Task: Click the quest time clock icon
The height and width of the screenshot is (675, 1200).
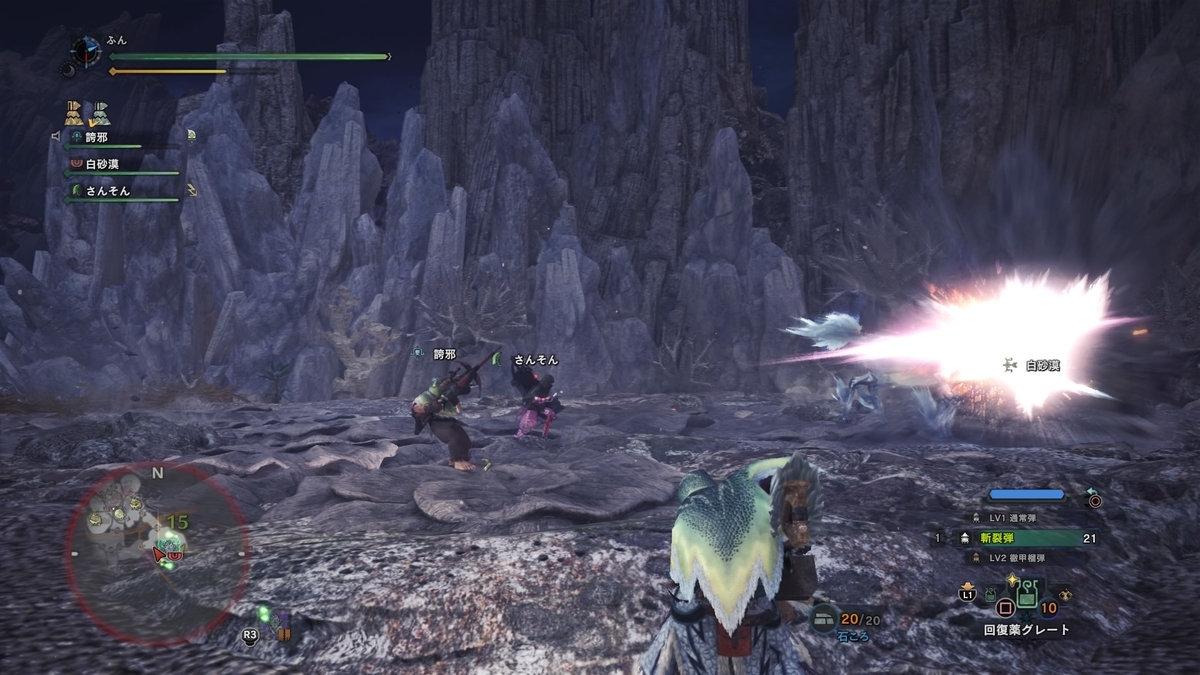Action: 86,51
